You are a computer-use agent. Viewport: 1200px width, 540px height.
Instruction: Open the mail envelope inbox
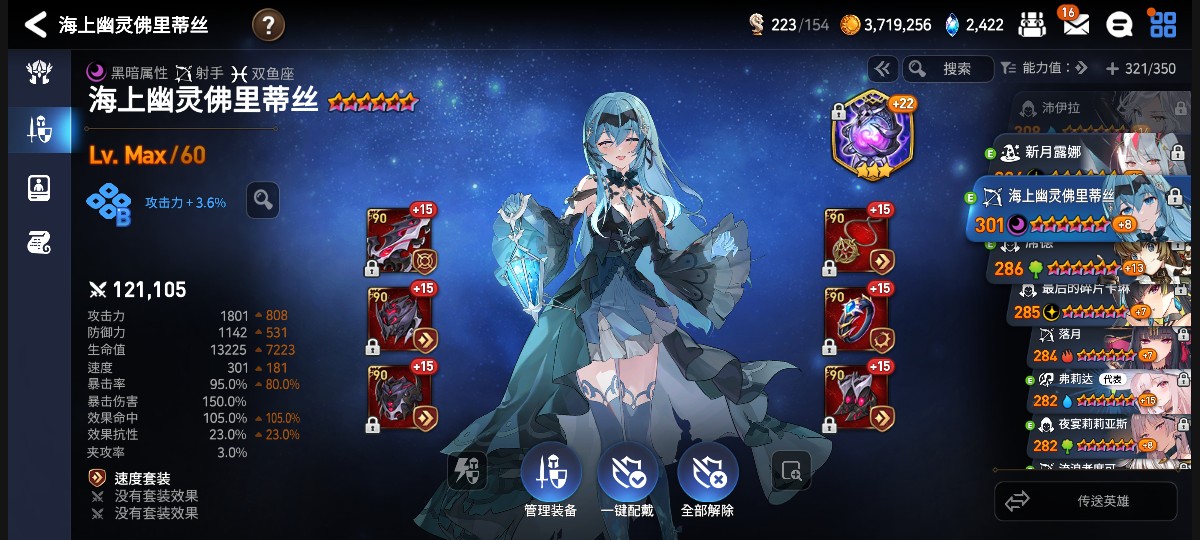click(x=1075, y=24)
